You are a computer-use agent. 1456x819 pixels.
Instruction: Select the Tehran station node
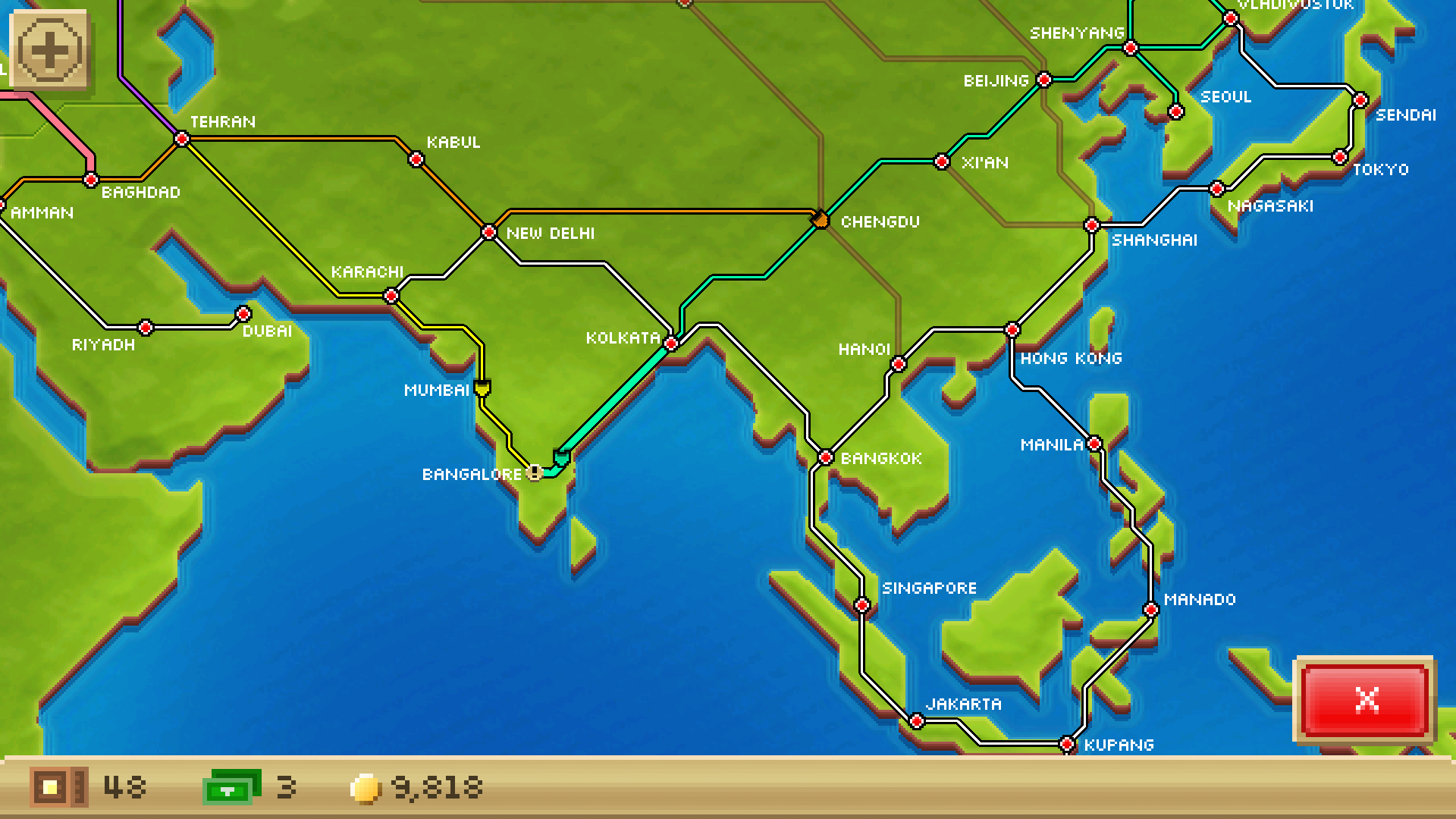pos(182,140)
